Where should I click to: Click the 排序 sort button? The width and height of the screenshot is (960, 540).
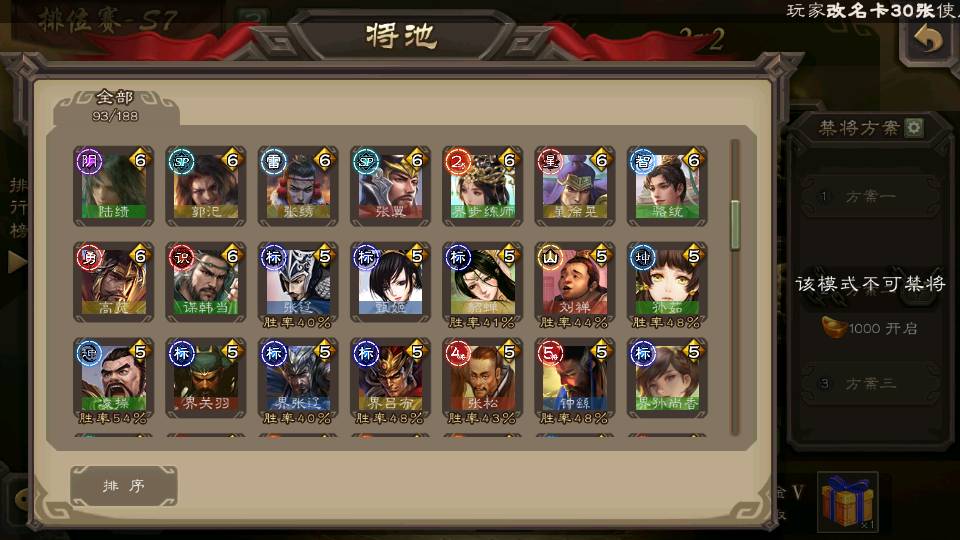click(124, 486)
